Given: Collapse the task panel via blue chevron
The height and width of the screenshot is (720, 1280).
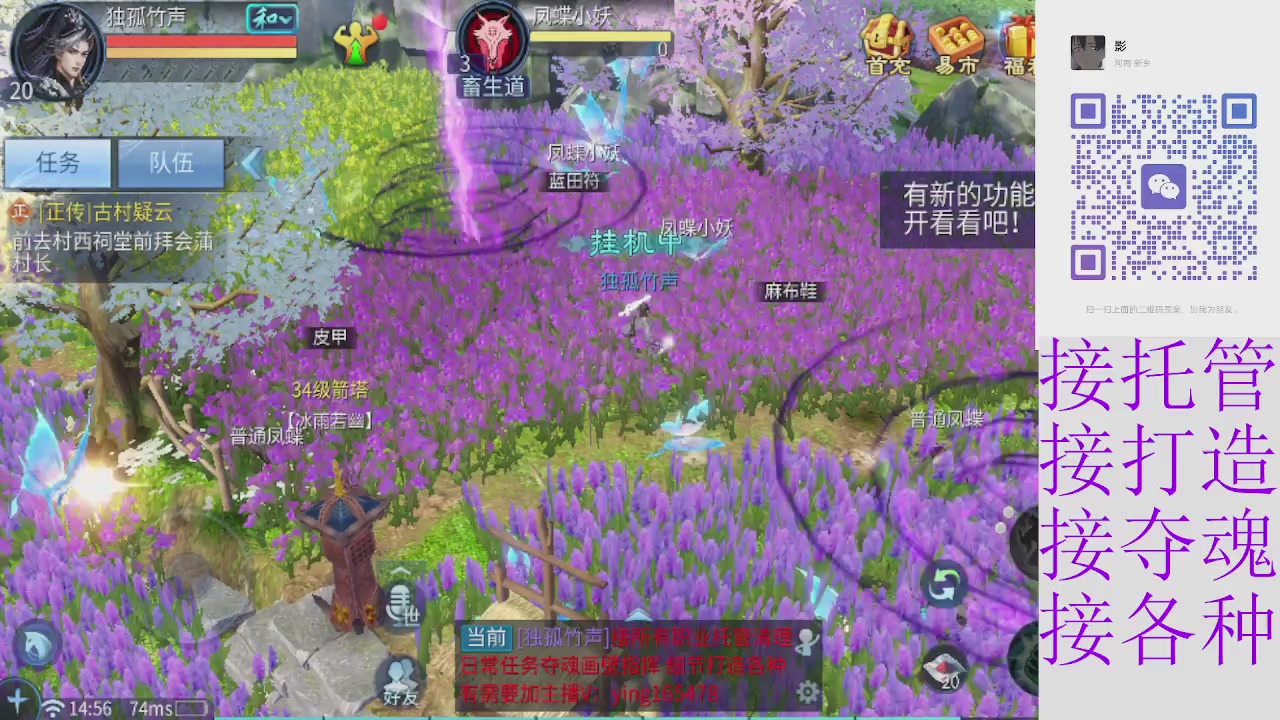Looking at the screenshot, I should [x=252, y=164].
